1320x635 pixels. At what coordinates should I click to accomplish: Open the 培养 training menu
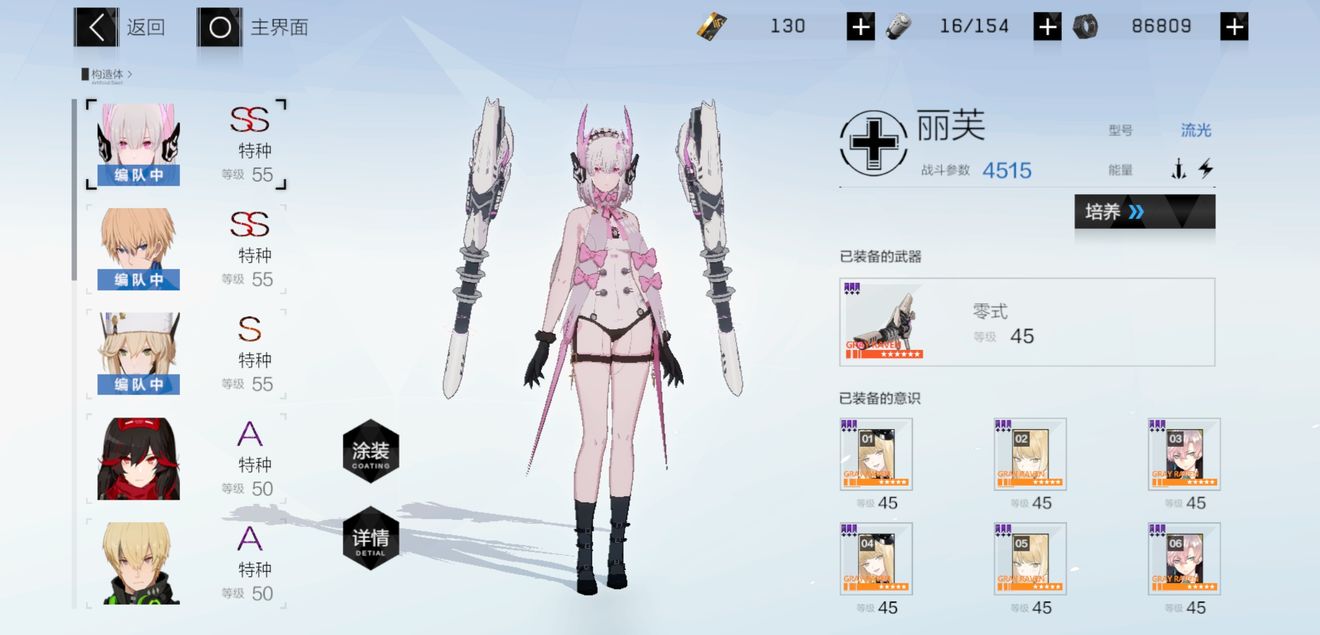tap(1144, 212)
